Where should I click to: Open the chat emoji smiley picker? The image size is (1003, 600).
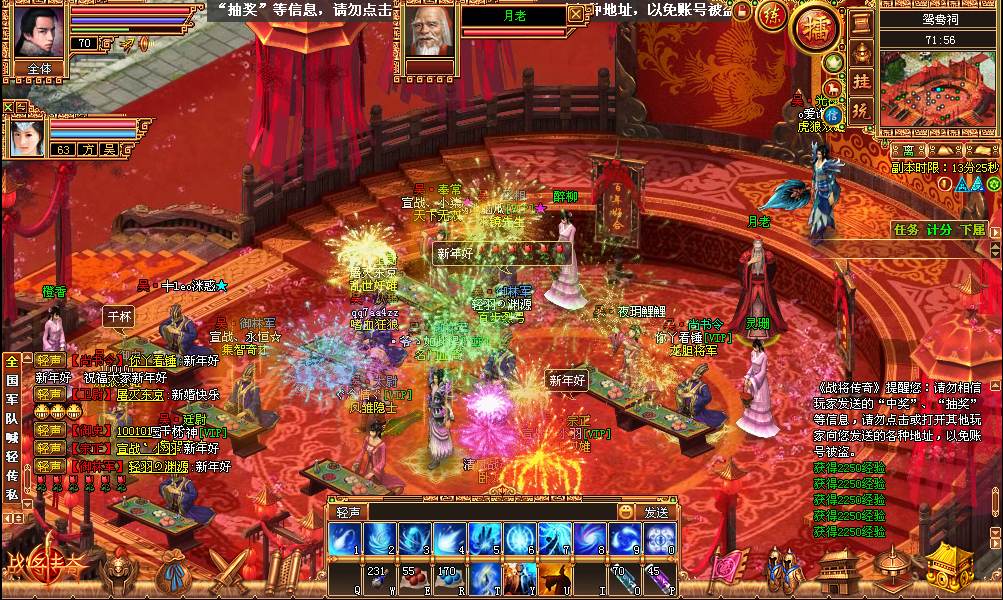click(626, 512)
